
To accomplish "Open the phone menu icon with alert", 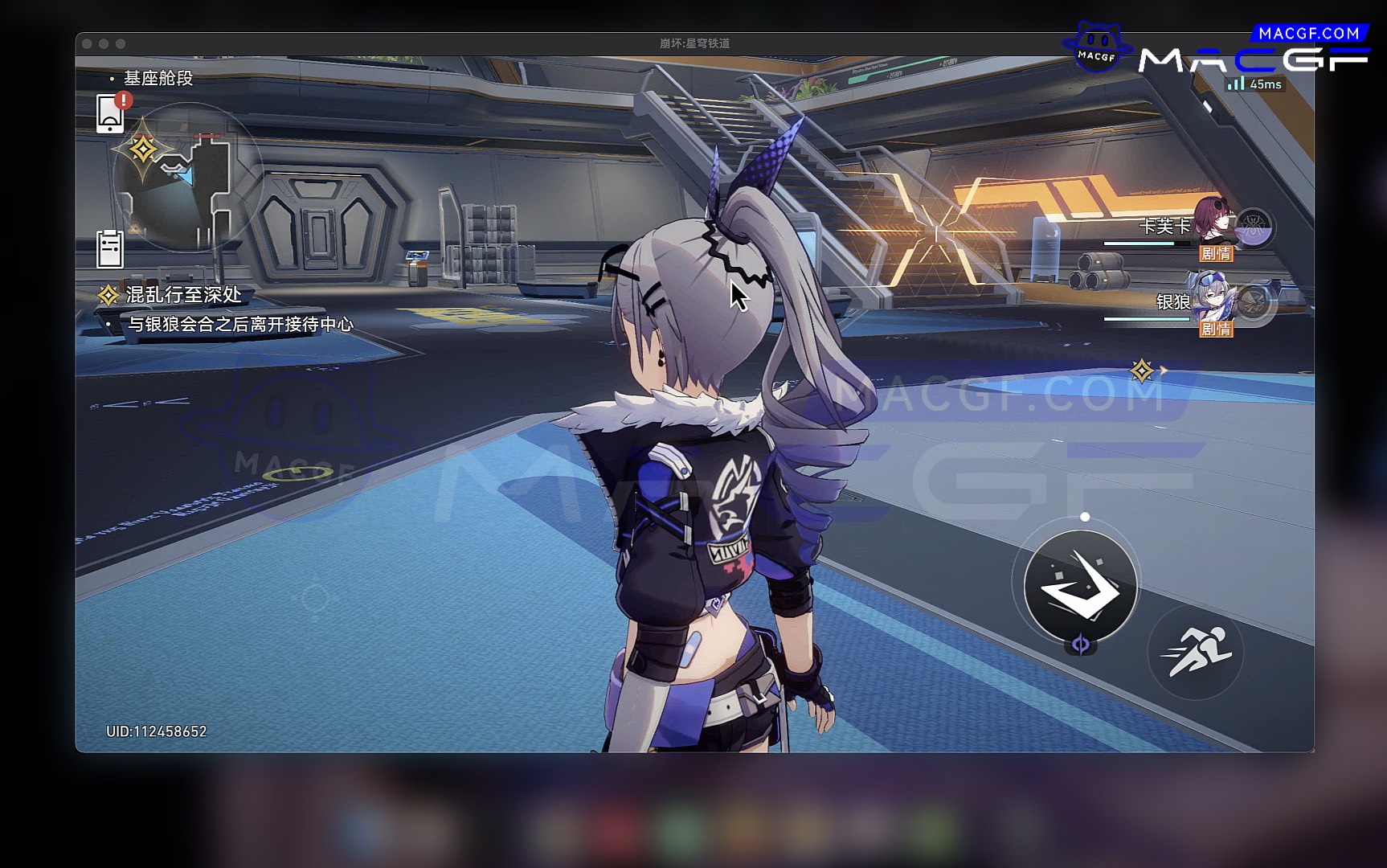I will (x=110, y=113).
